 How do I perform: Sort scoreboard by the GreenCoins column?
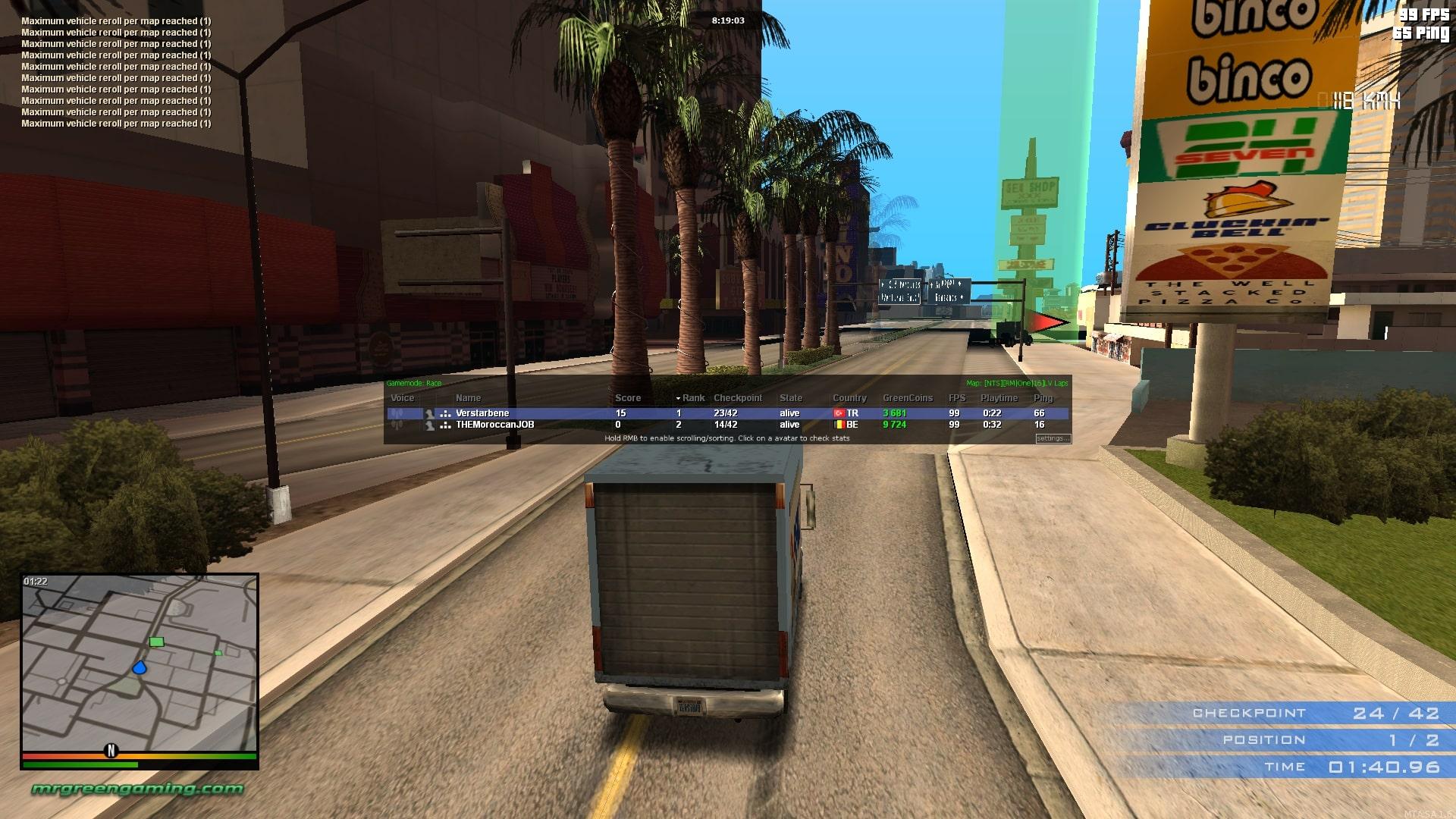click(x=907, y=398)
